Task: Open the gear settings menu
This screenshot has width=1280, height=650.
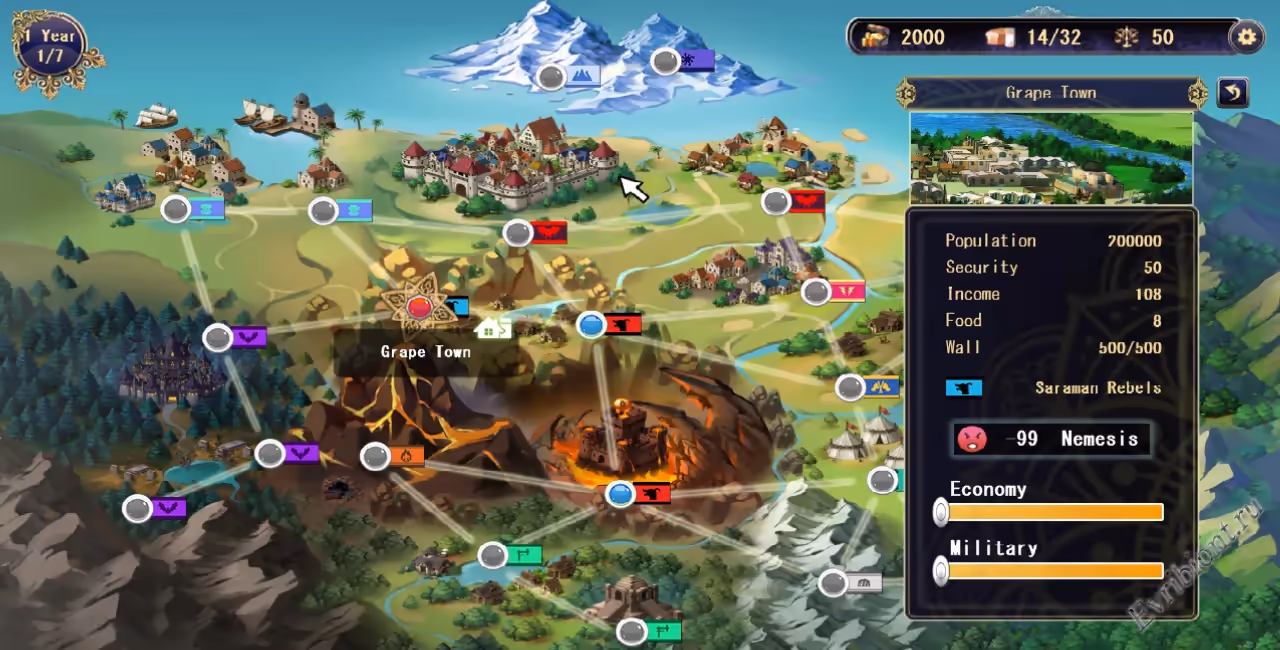Action: pos(1245,38)
